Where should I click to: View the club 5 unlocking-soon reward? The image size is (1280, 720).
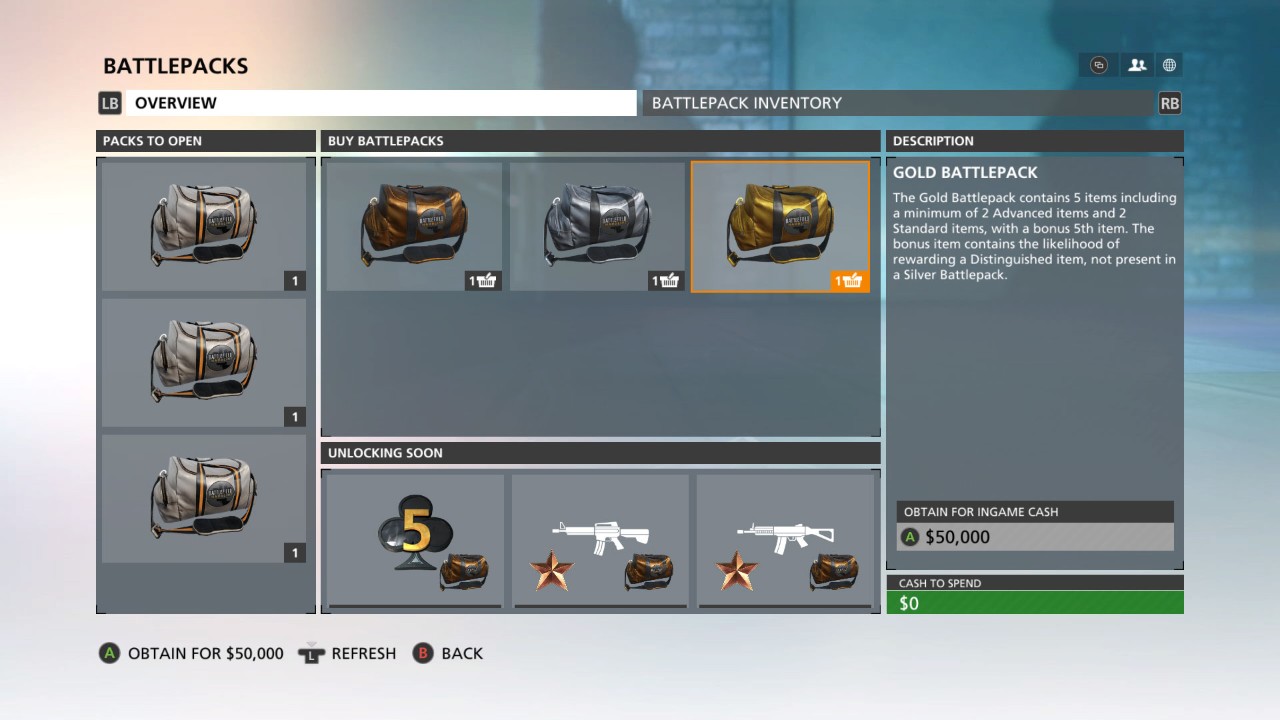click(415, 540)
